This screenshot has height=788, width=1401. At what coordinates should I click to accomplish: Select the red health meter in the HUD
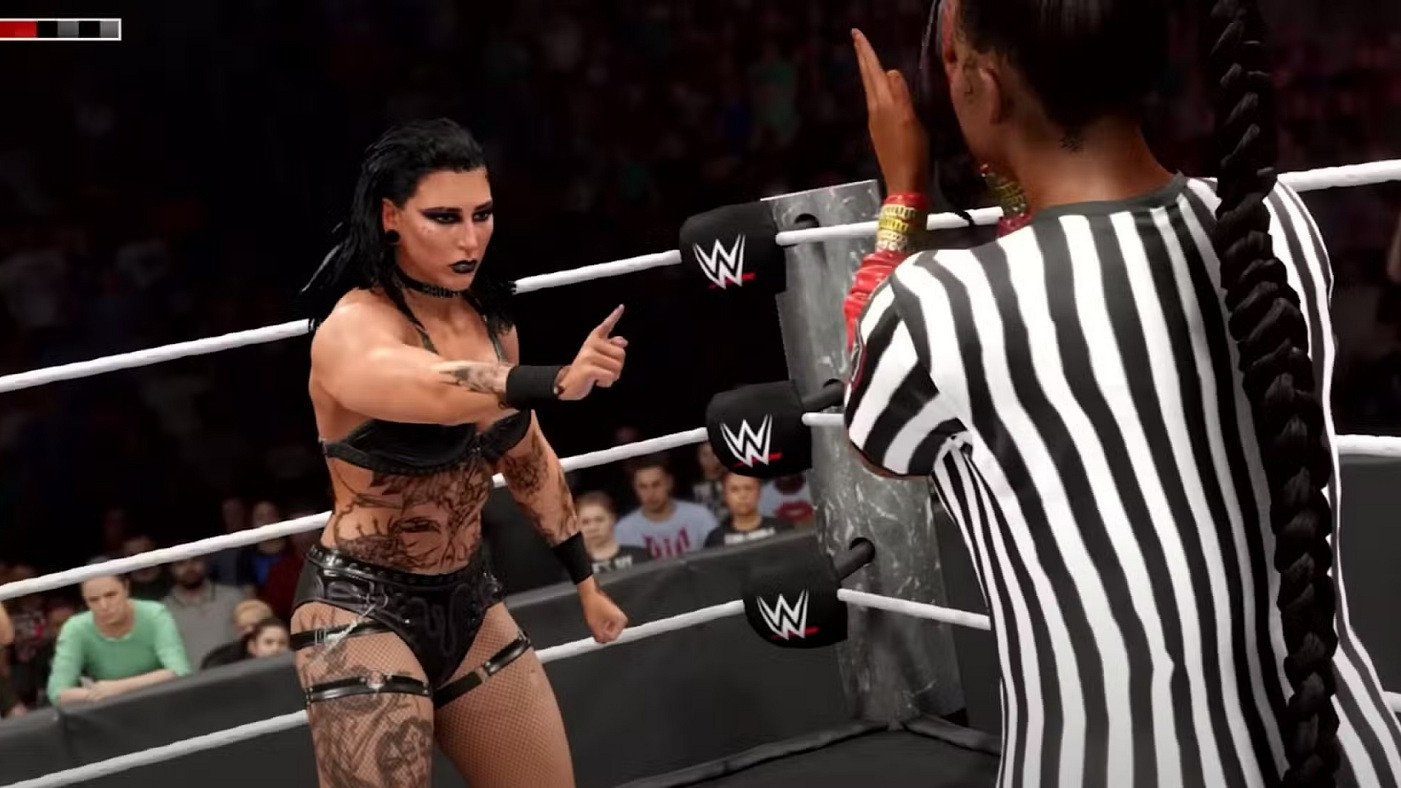(x=18, y=28)
